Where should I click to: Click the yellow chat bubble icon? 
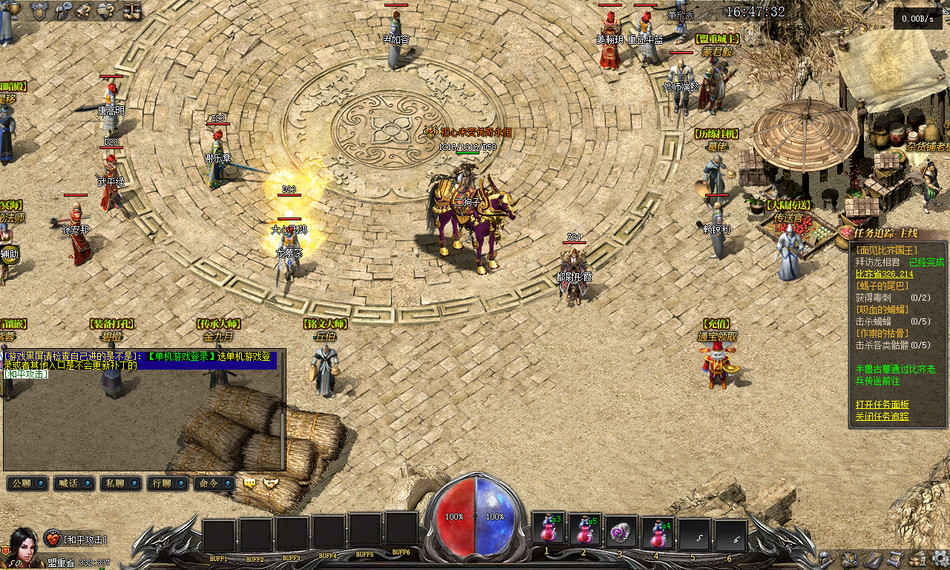[x=247, y=483]
